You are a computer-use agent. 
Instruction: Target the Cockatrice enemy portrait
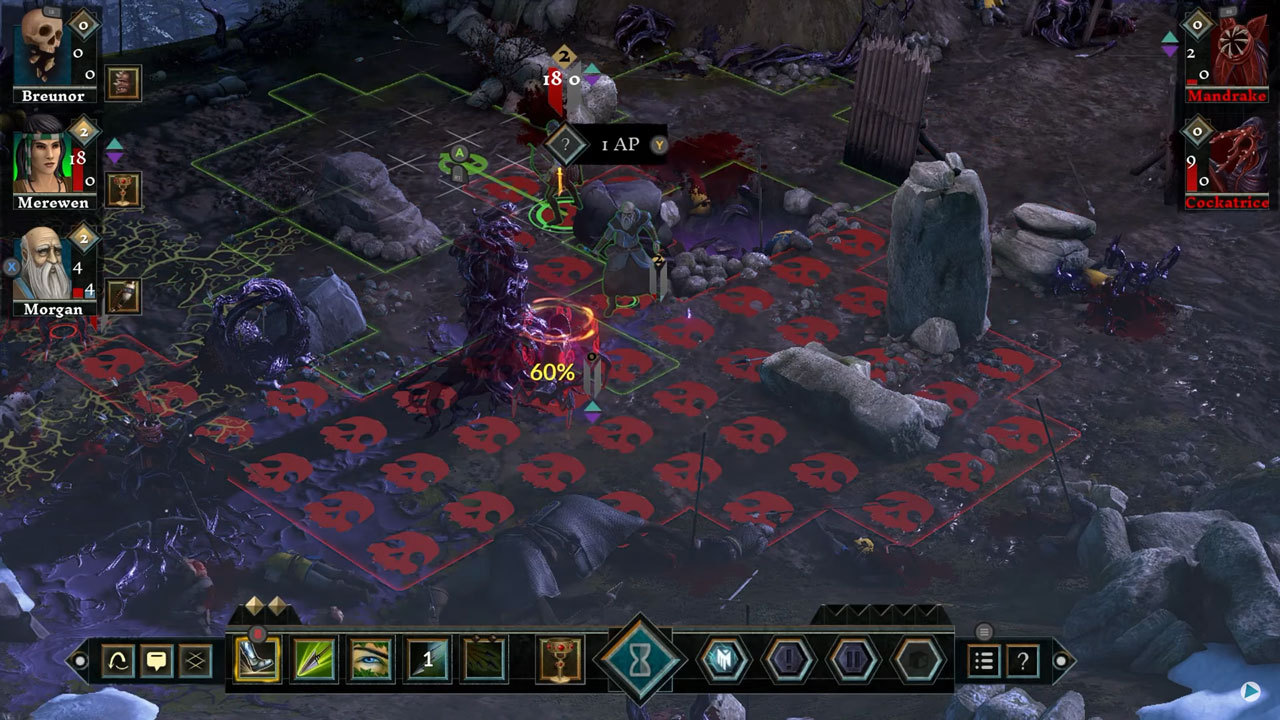click(x=1239, y=156)
